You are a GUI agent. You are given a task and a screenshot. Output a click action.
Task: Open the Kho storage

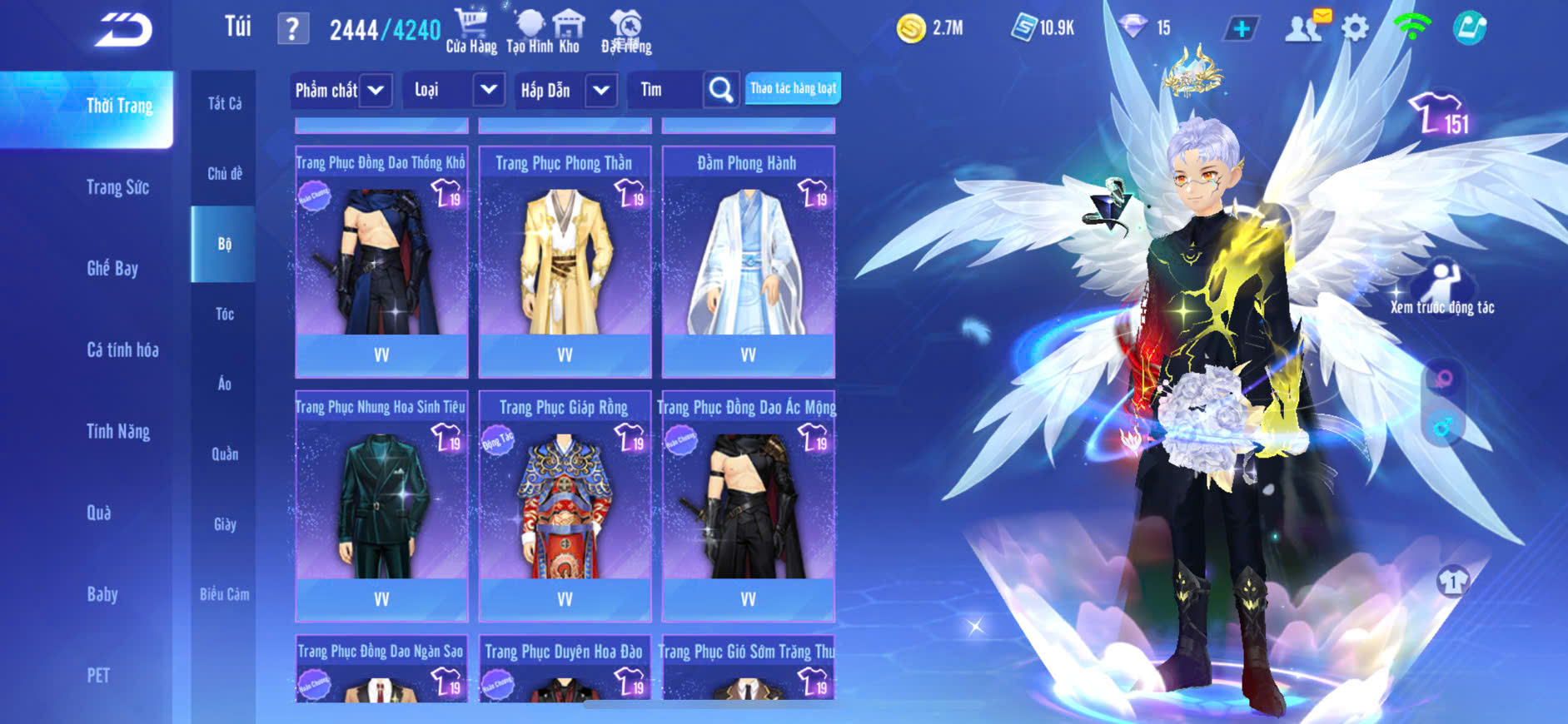(x=569, y=31)
